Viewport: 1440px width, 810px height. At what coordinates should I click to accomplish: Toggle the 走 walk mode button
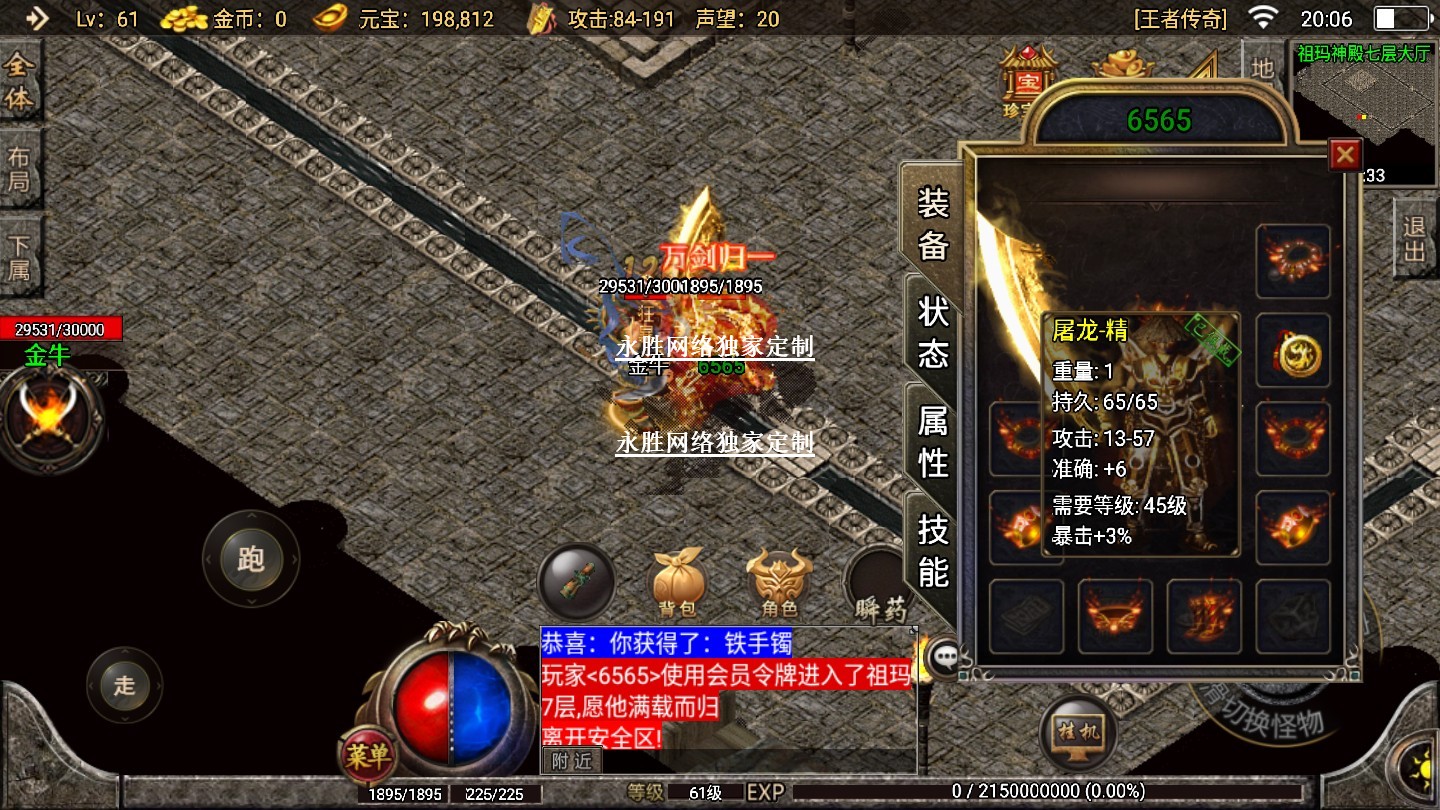124,685
